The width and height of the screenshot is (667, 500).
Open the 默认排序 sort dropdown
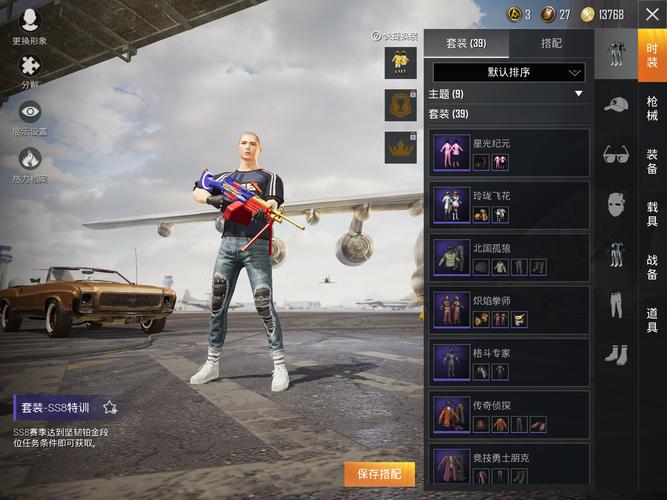508,72
